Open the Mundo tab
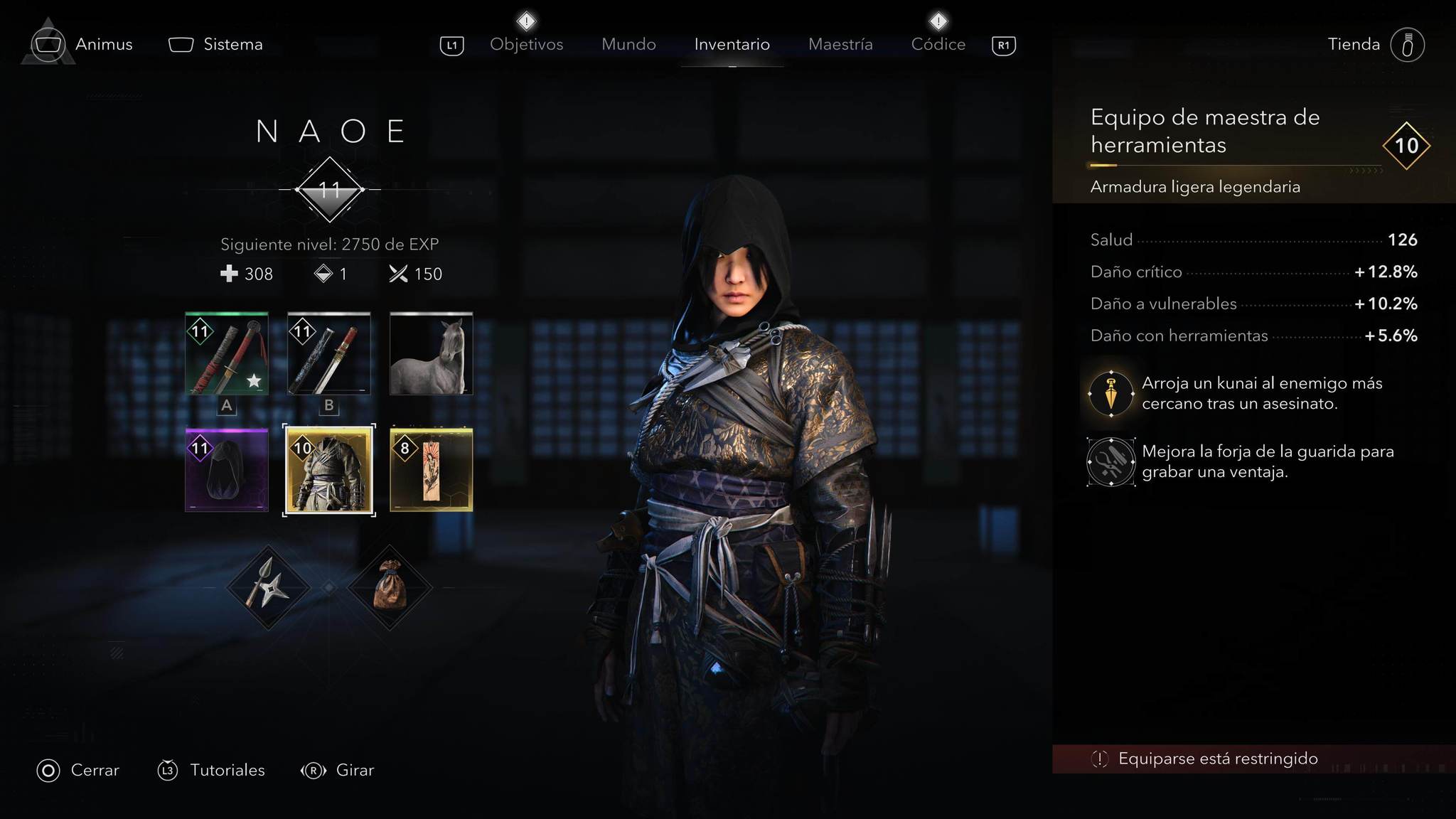 (x=628, y=44)
